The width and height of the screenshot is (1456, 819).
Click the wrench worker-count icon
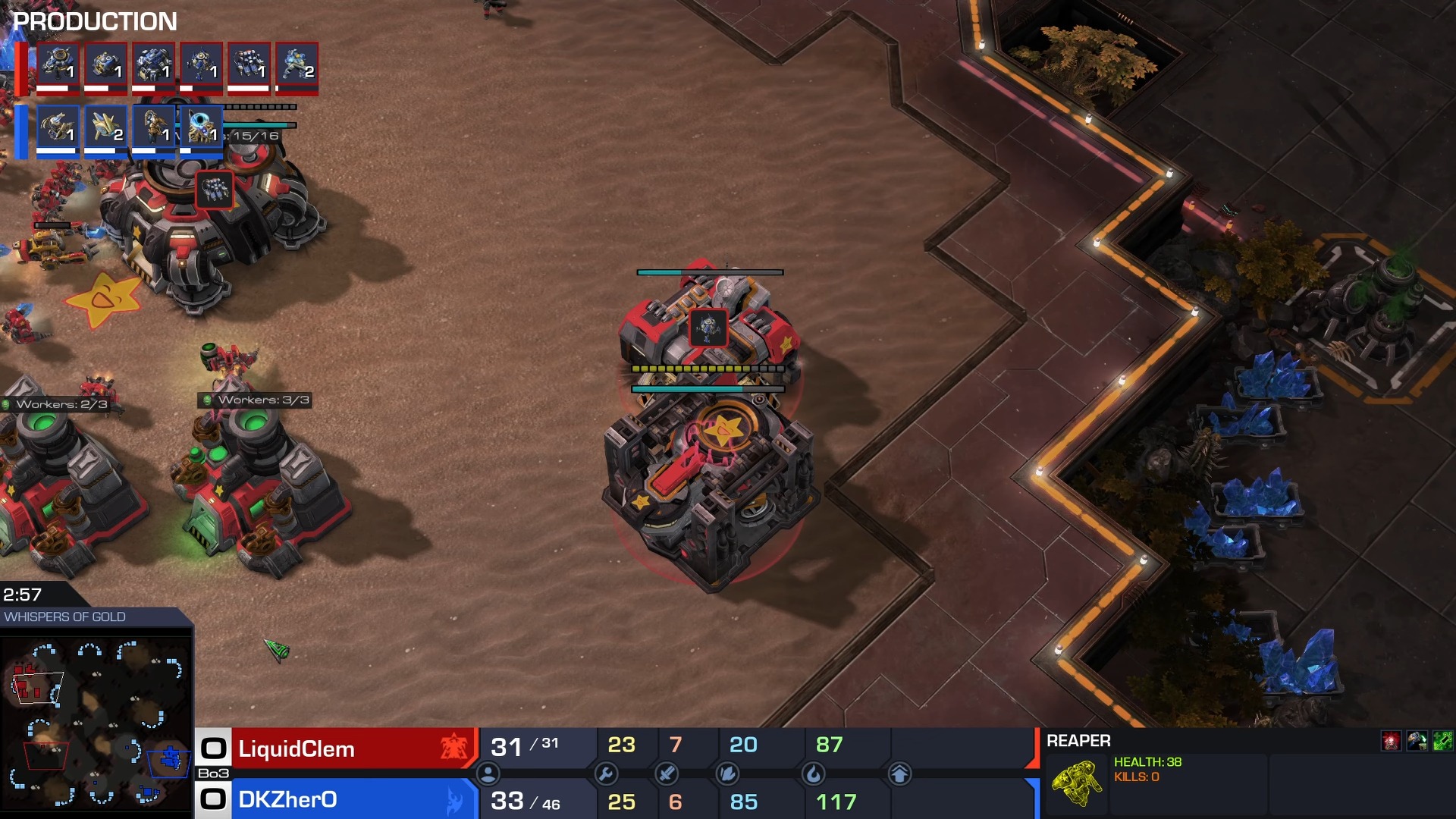pos(606,773)
